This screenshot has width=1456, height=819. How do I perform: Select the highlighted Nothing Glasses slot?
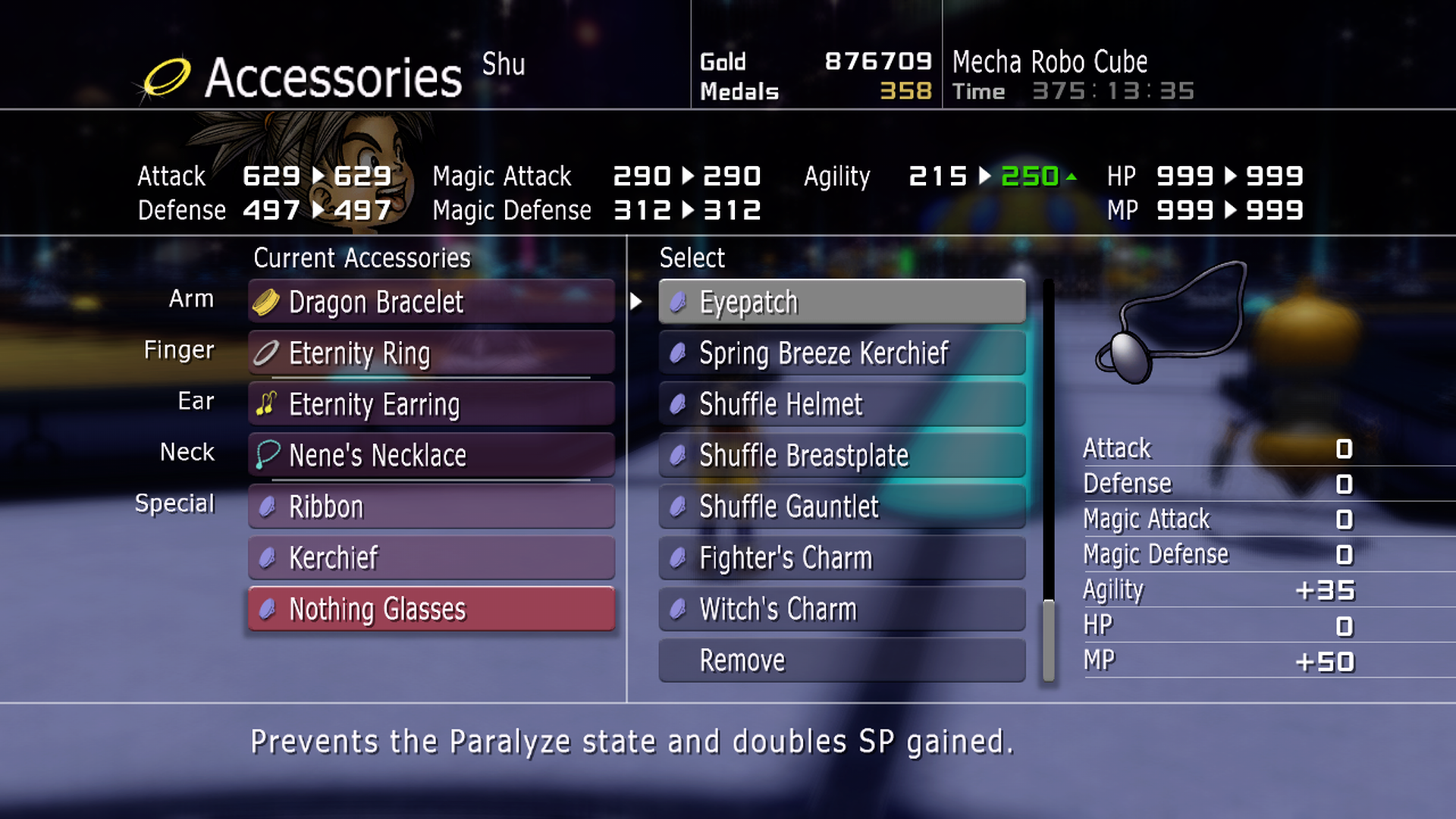pos(431,609)
